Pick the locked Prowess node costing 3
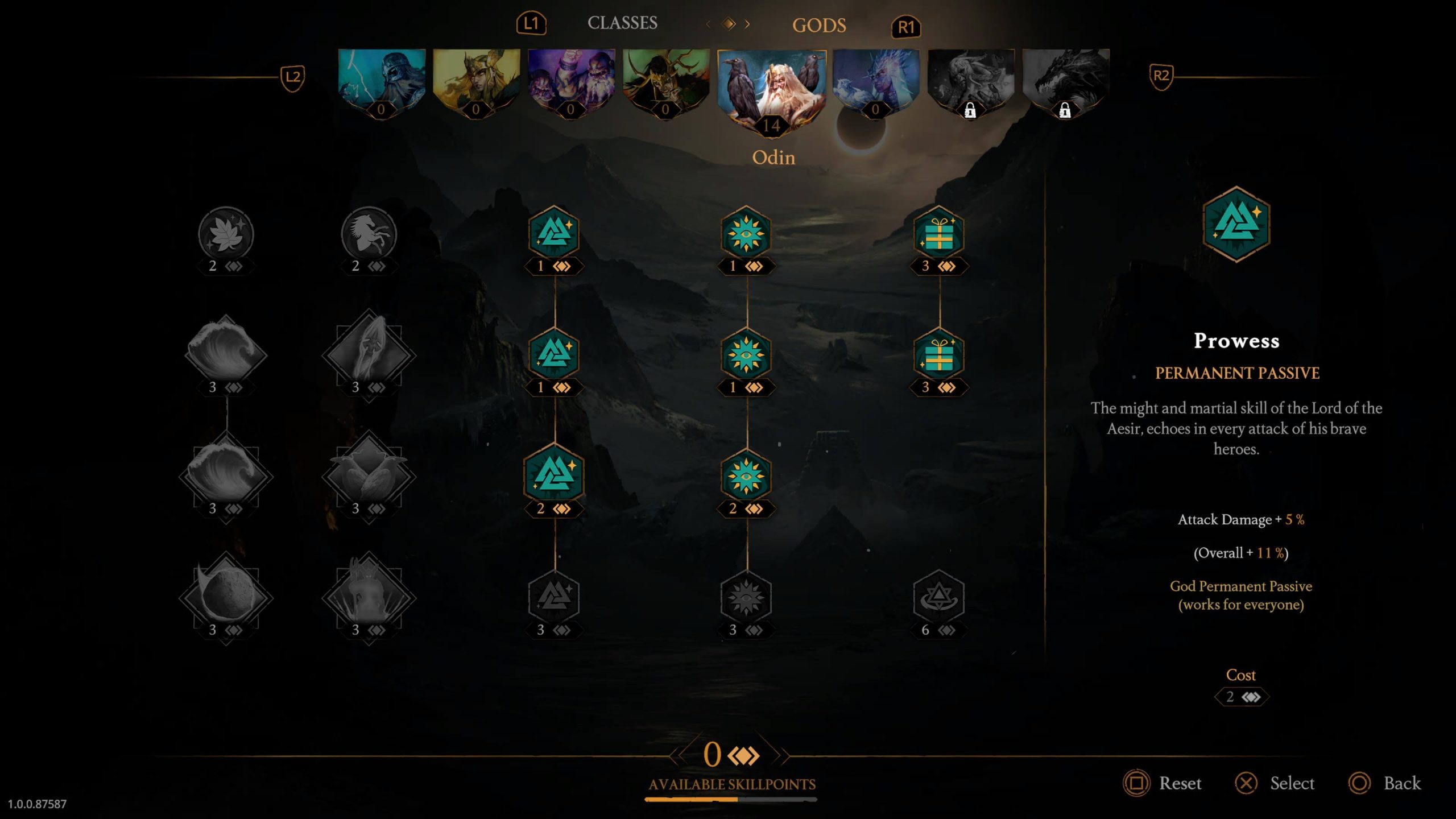 tap(554, 597)
